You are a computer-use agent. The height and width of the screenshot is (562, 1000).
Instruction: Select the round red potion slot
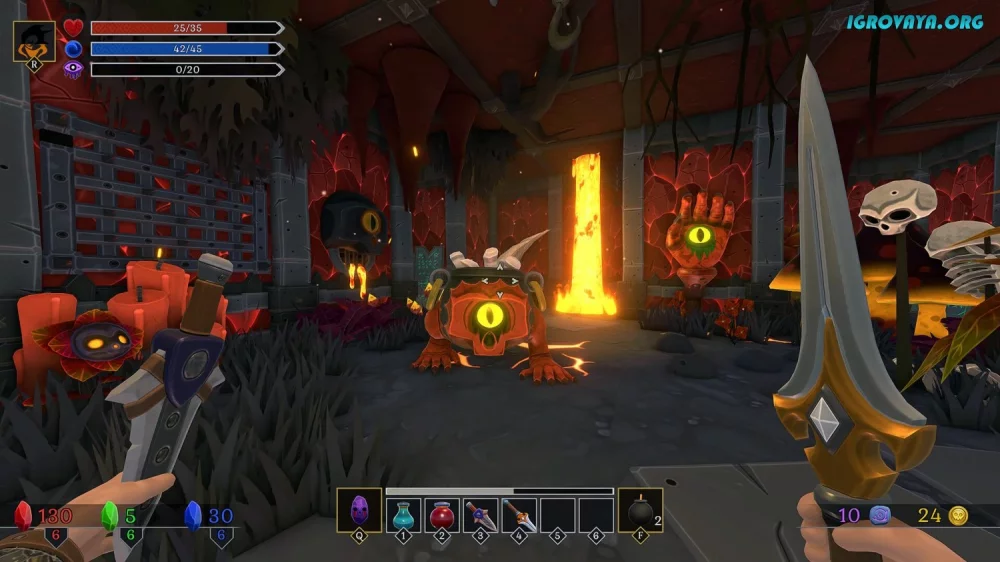tap(442, 515)
